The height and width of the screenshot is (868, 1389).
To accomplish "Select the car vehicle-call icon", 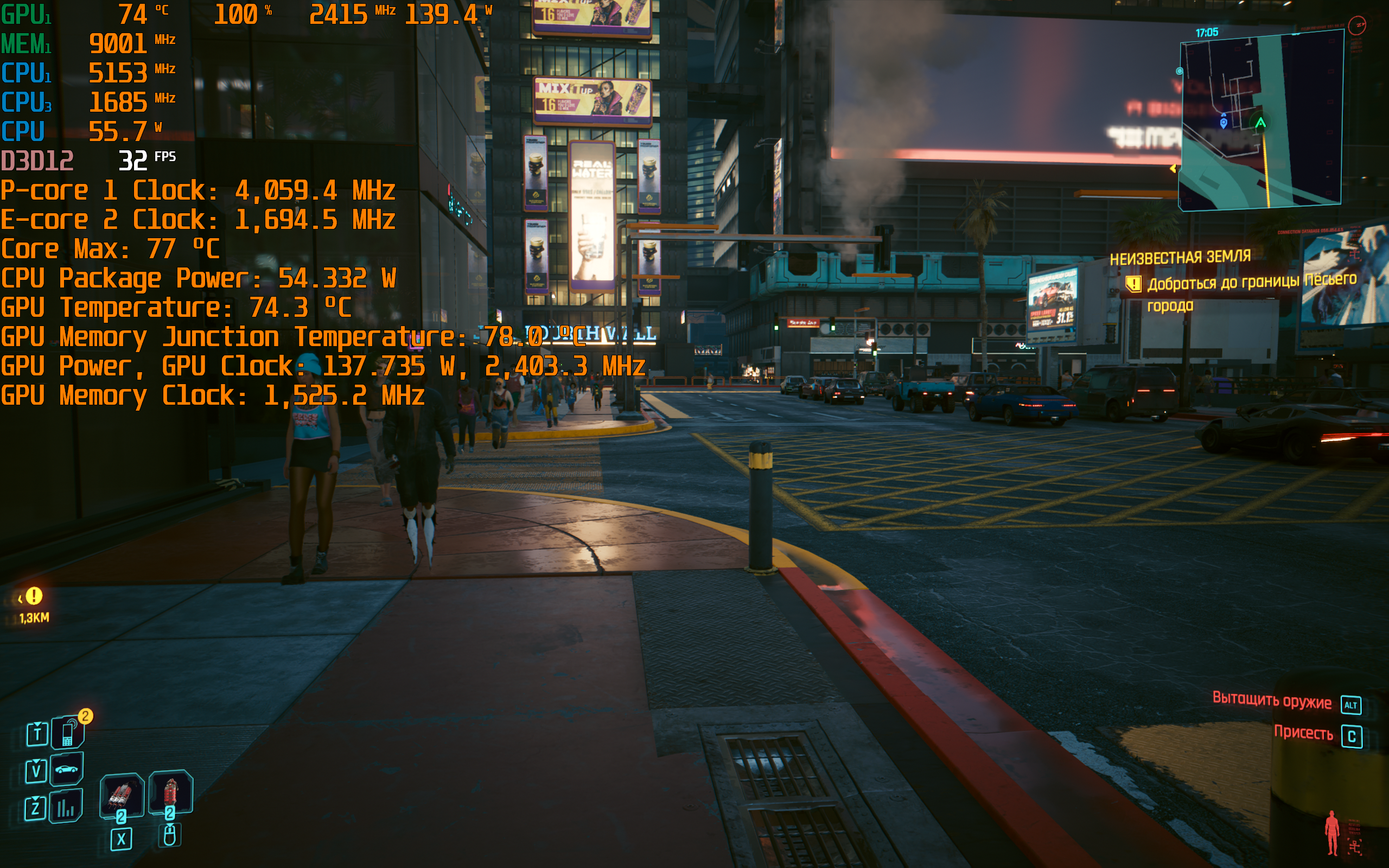I will click(67, 769).
